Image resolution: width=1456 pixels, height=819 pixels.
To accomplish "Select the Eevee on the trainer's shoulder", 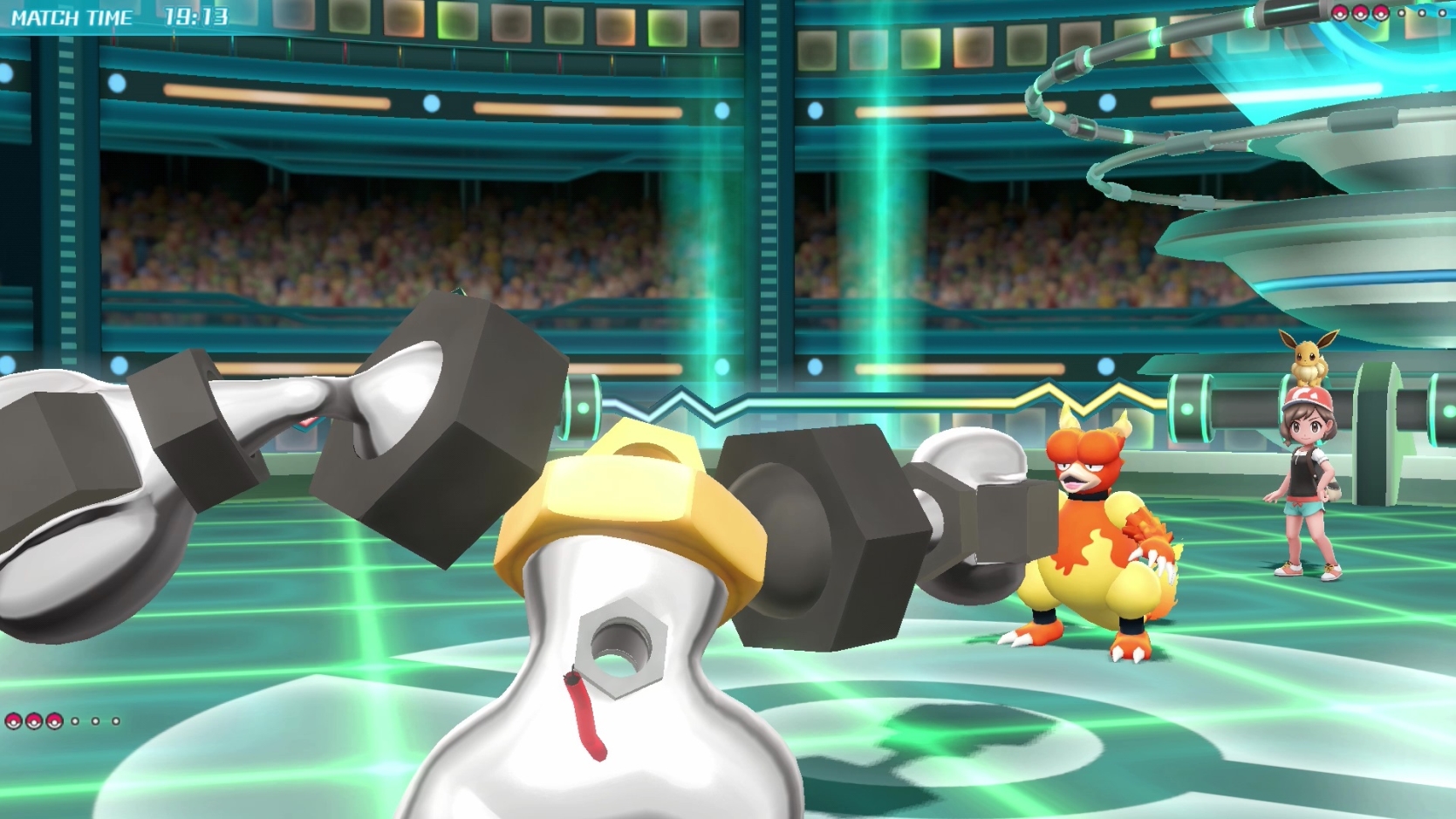I will [1306, 358].
